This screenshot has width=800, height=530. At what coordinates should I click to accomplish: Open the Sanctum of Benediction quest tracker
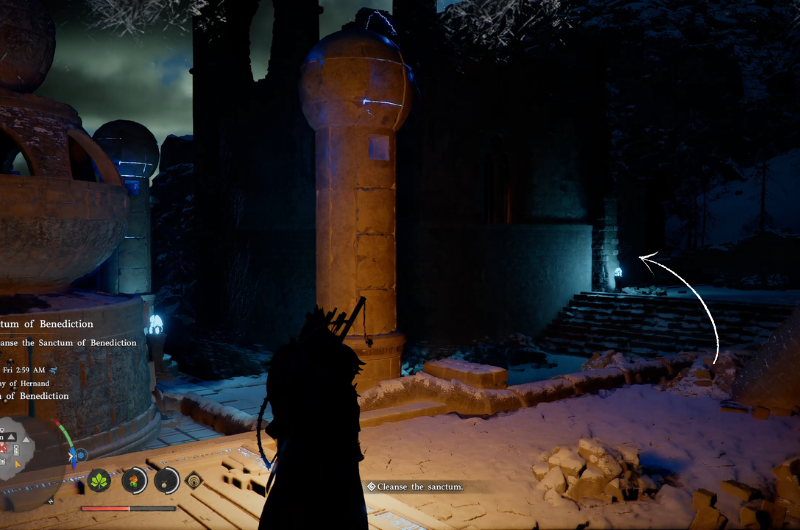pyautogui.click(x=48, y=324)
